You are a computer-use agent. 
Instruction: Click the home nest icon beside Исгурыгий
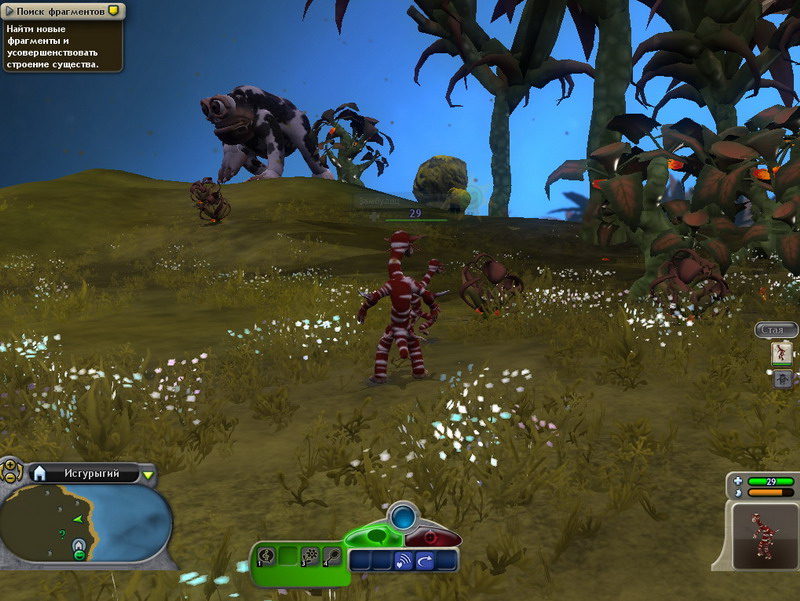[41, 474]
